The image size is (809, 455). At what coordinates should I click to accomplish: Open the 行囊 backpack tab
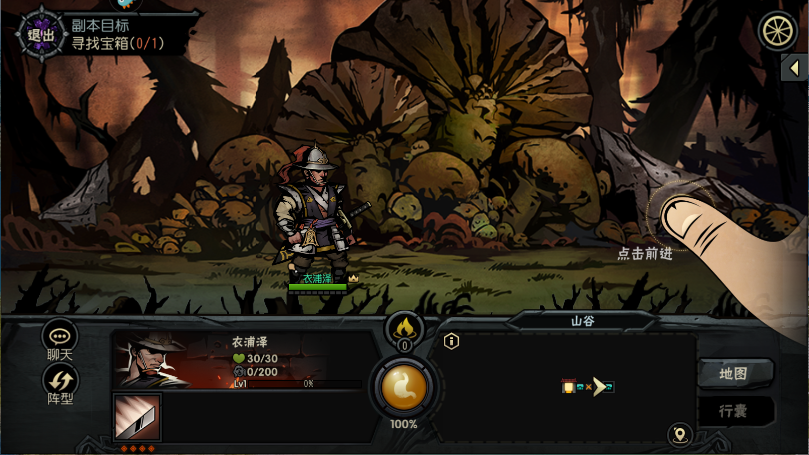click(x=733, y=411)
